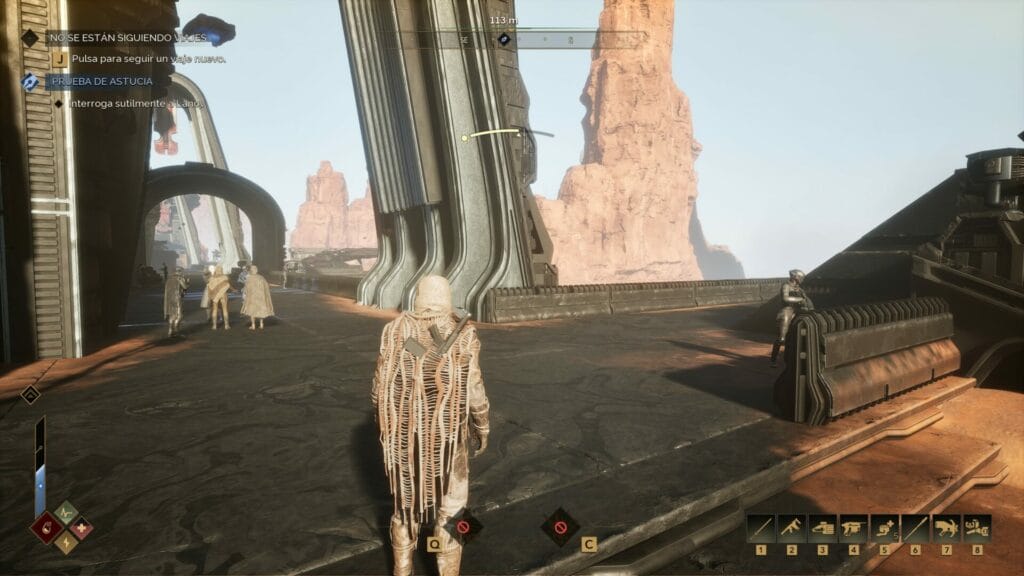1024x576 pixels.
Task: Equip the pistol gadget in slot 4
Action: [854, 527]
